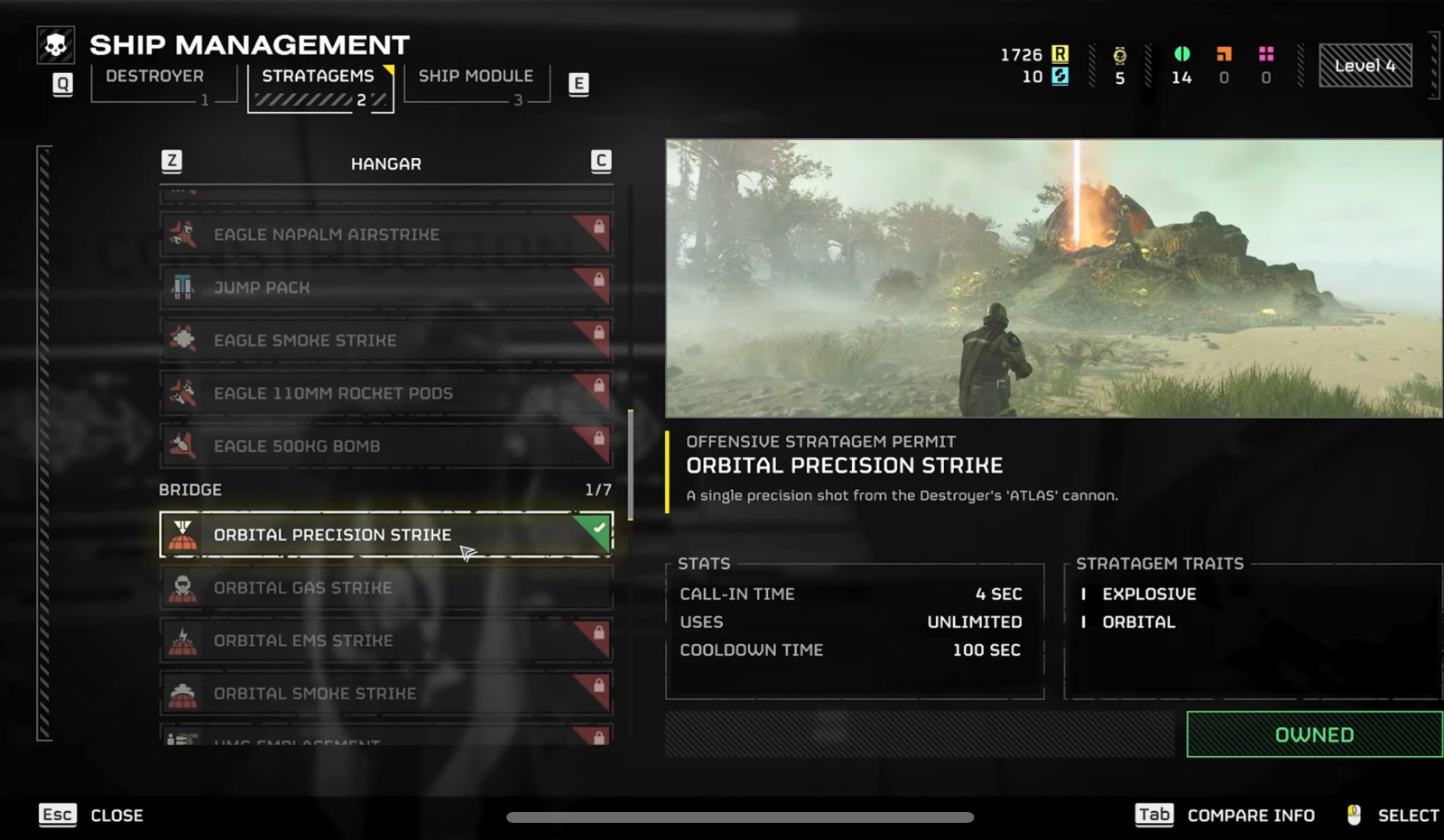Click the Orbital Precision Strike preview image
Screen dimensions: 1444x840
[1053, 278]
